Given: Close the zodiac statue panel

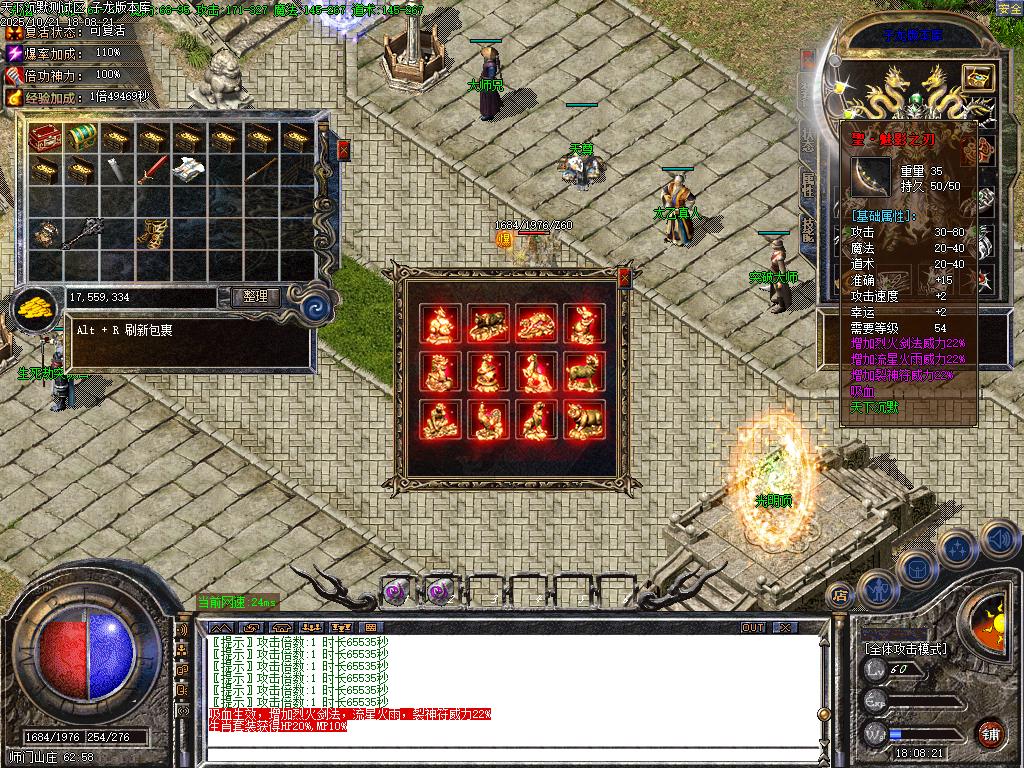Looking at the screenshot, I should 625,277.
